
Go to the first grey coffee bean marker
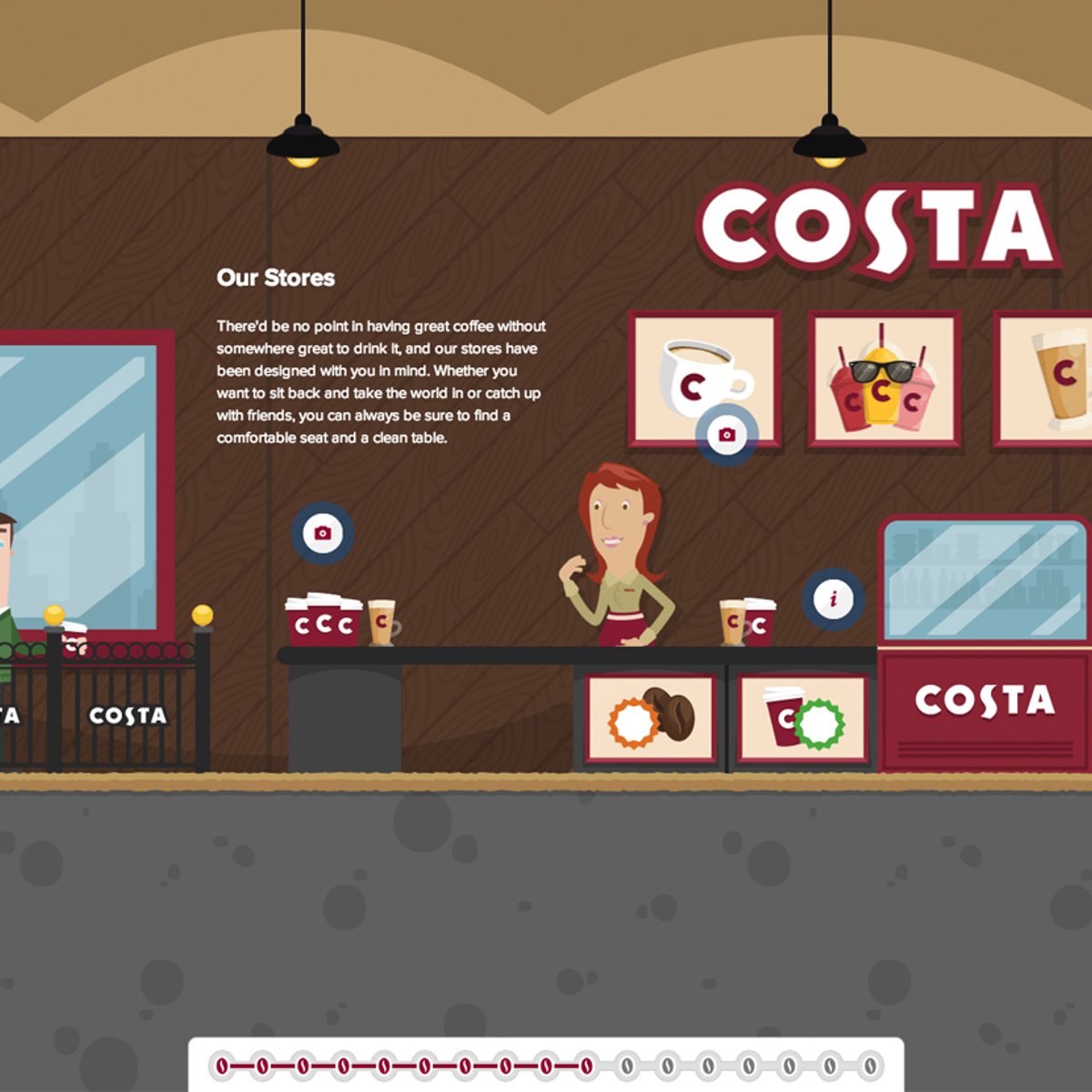627,1065
